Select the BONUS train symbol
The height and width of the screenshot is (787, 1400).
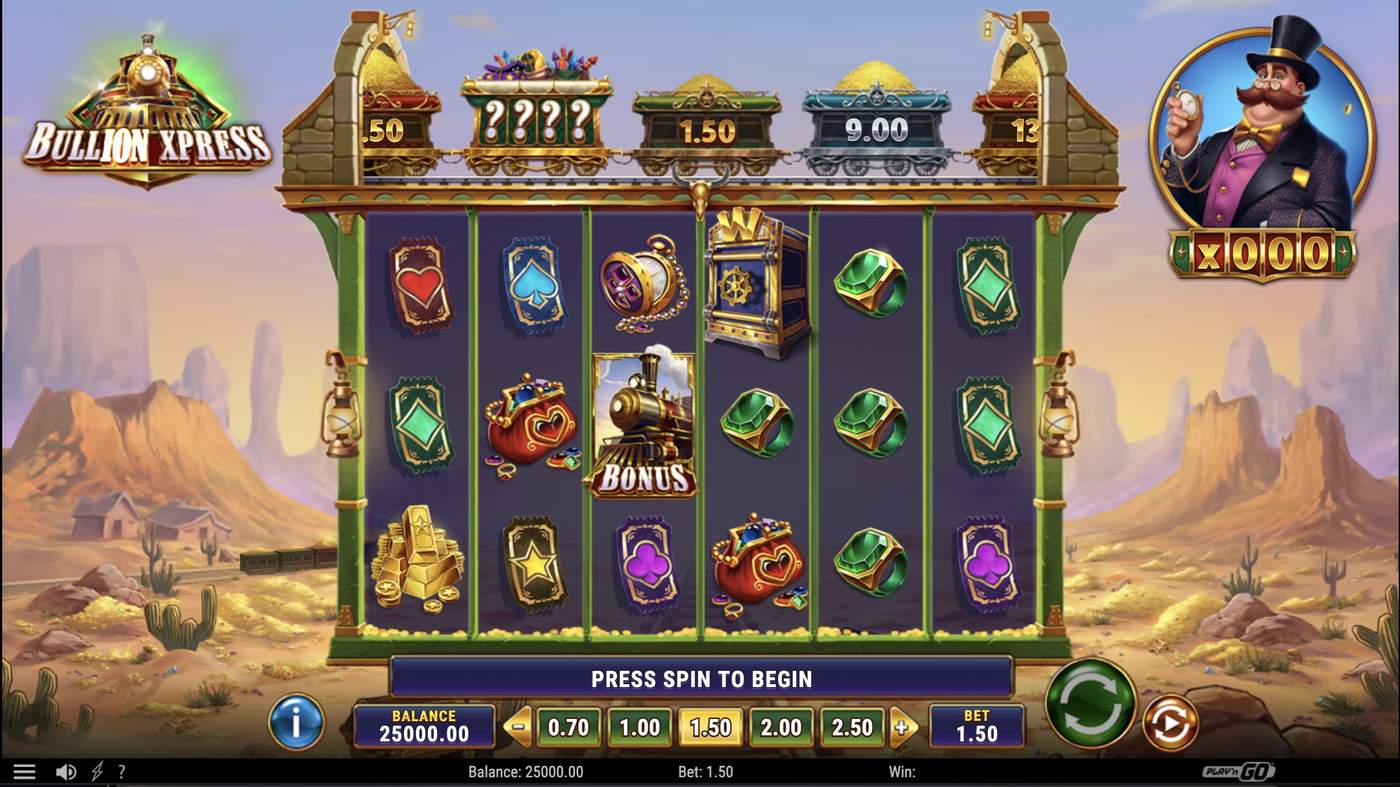[x=643, y=425]
